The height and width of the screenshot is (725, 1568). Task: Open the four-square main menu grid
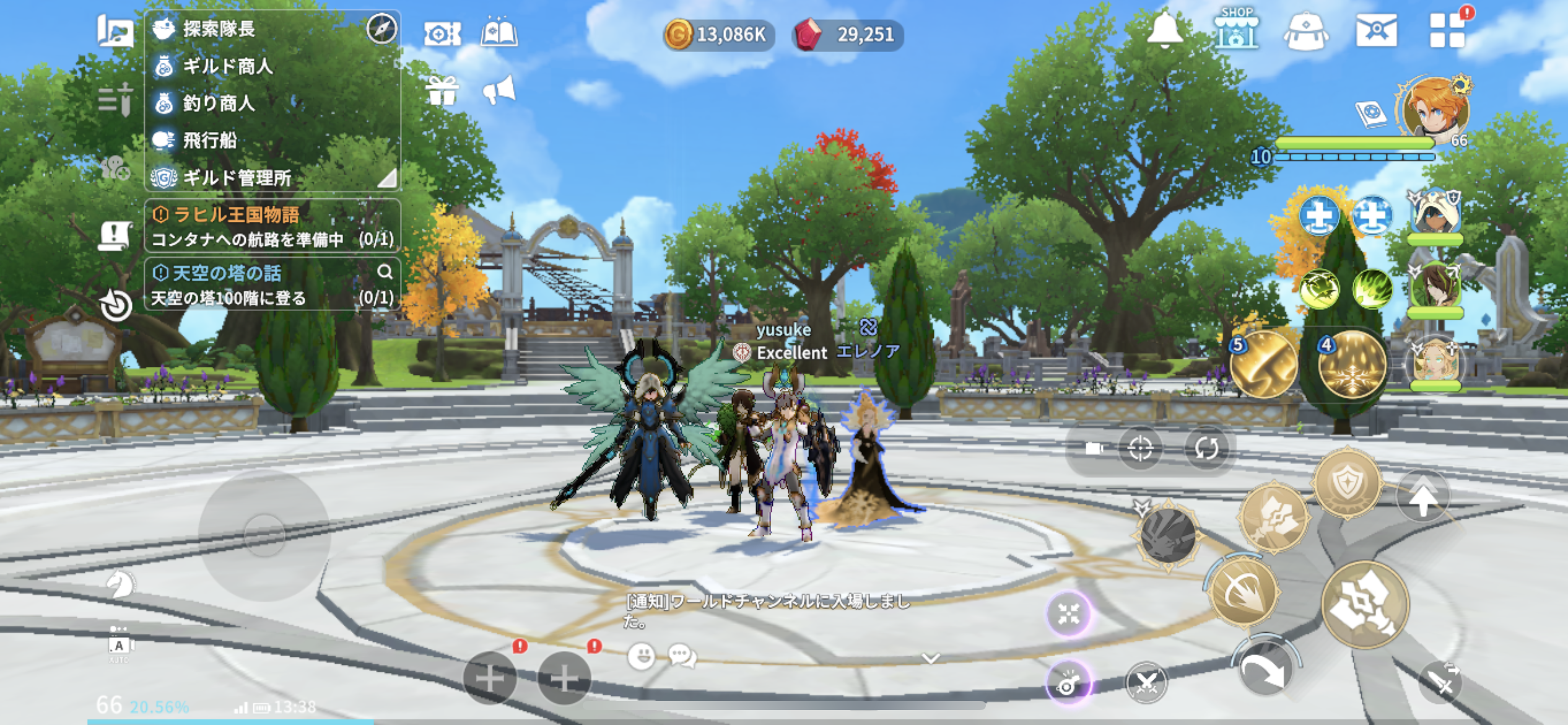click(x=1447, y=30)
